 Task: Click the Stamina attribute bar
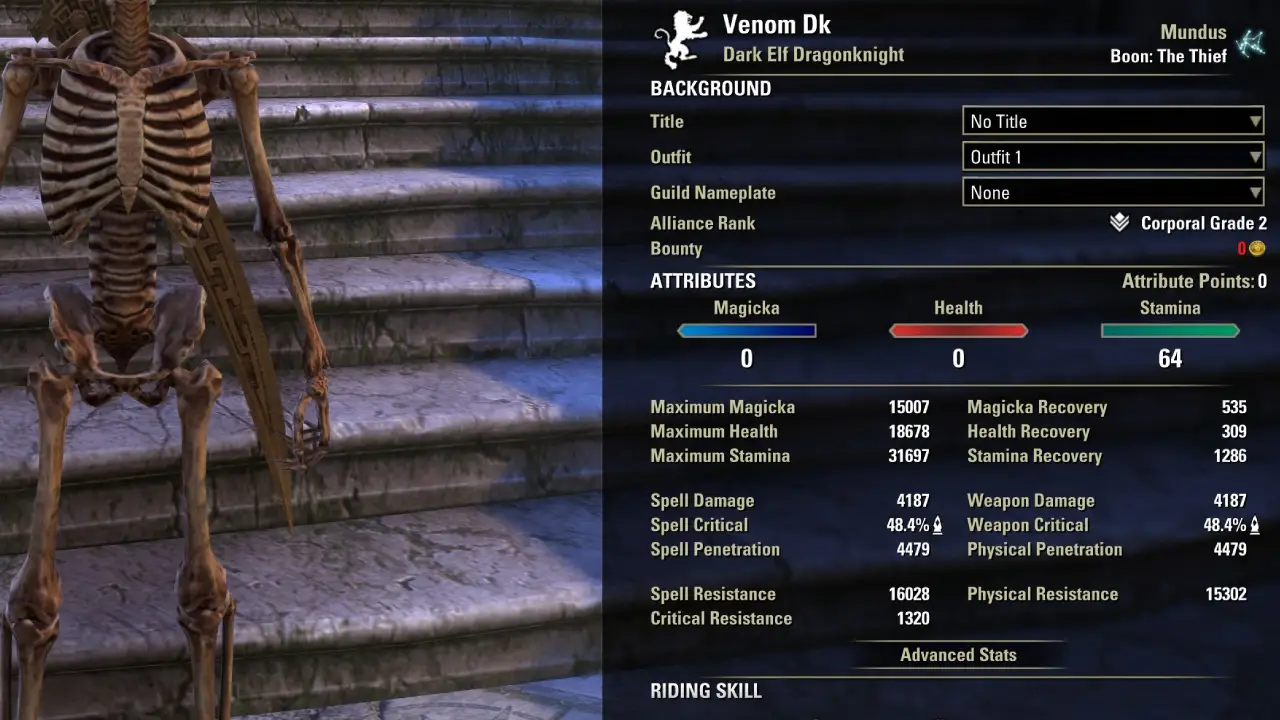(x=1170, y=331)
